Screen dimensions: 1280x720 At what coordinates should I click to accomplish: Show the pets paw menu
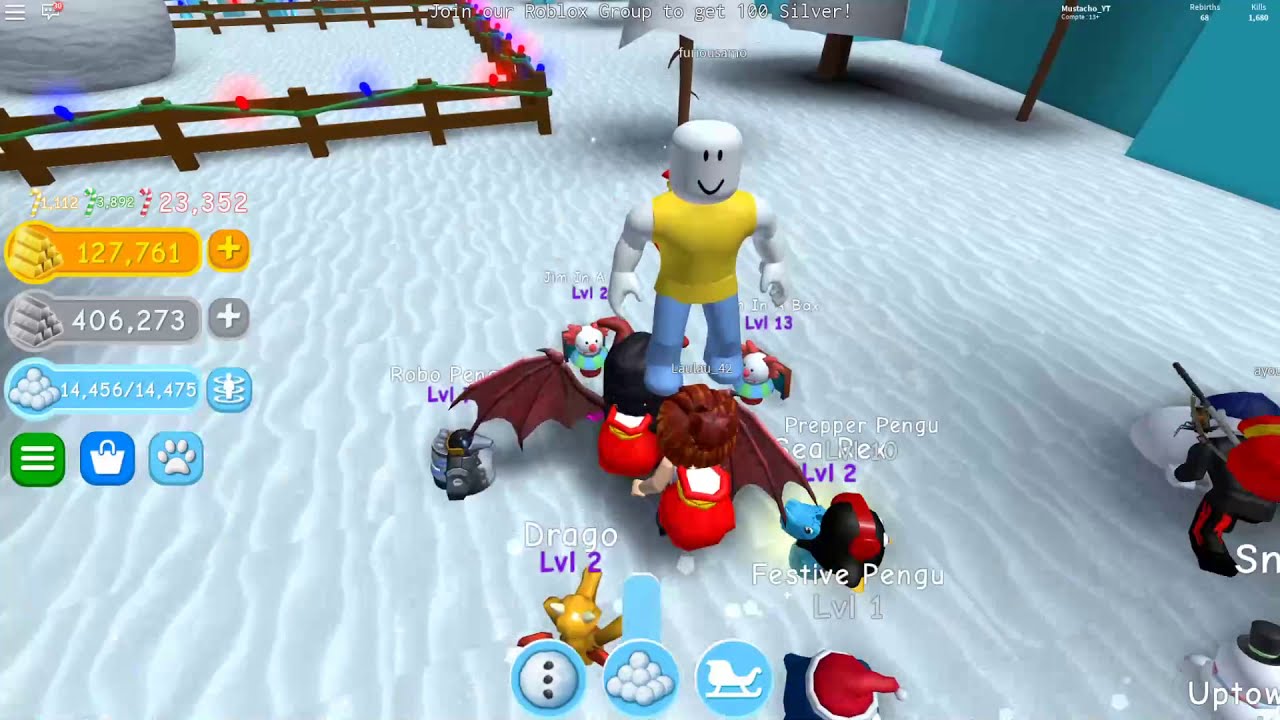(x=176, y=460)
